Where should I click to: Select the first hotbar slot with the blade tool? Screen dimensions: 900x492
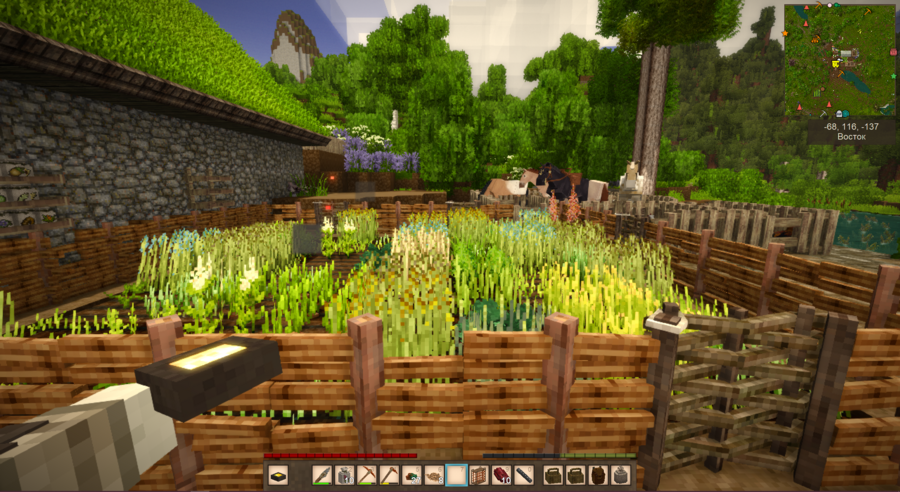322,475
